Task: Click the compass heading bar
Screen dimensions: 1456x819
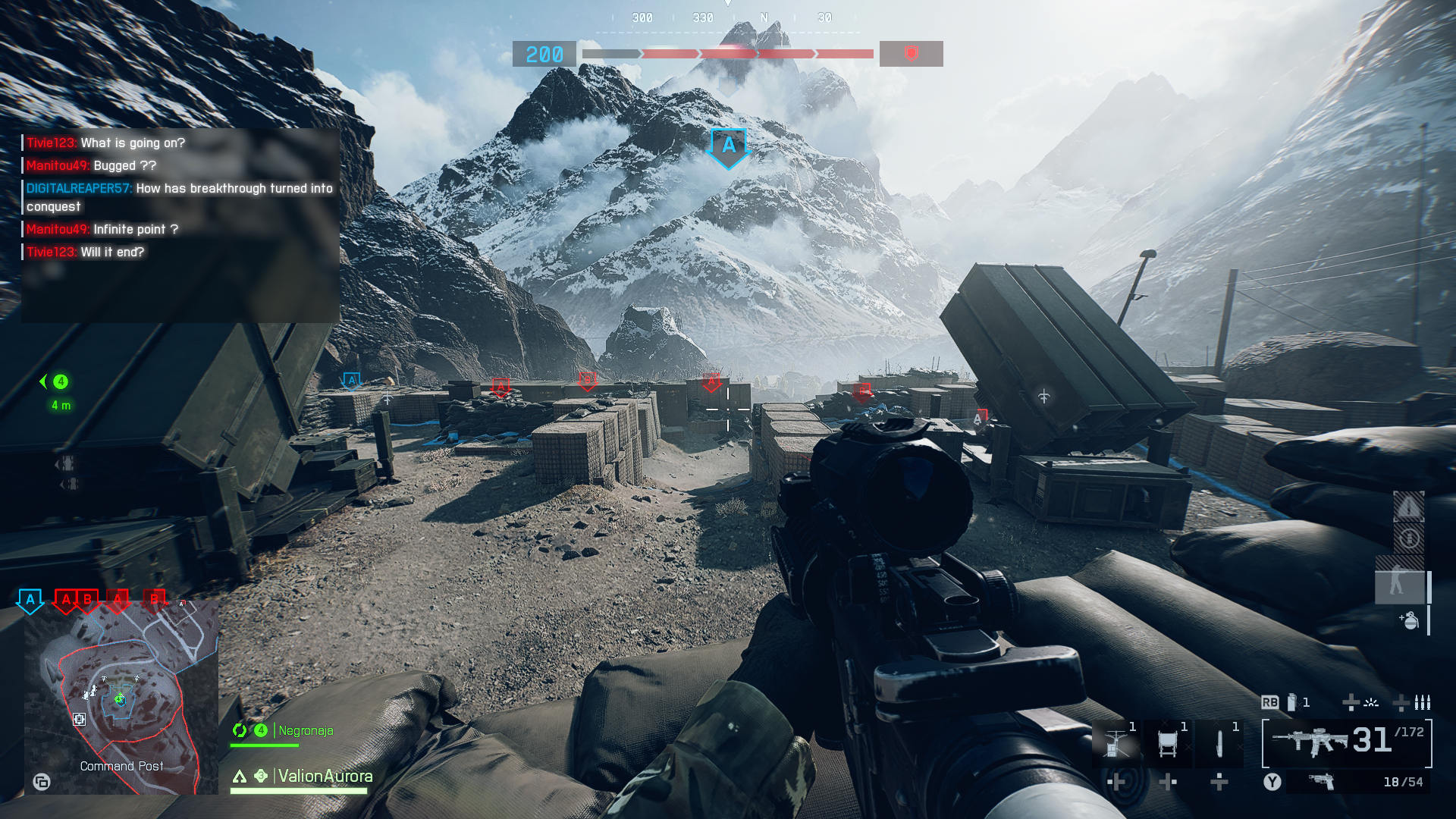Action: point(728,18)
